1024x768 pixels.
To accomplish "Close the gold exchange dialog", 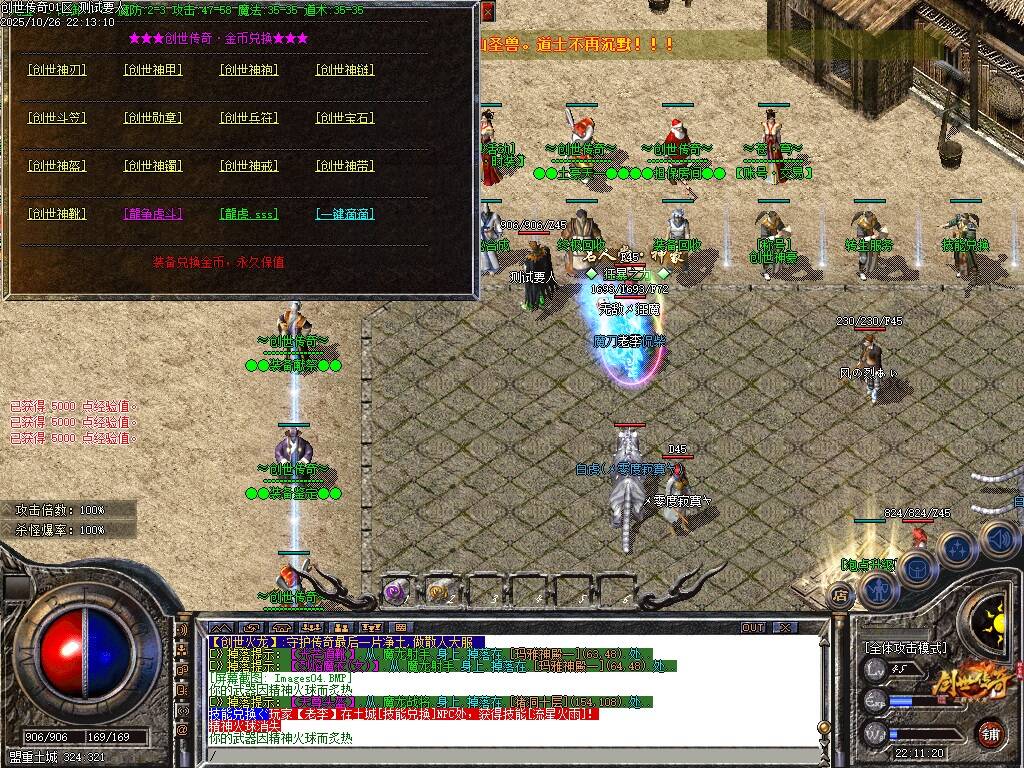I will (487, 12).
